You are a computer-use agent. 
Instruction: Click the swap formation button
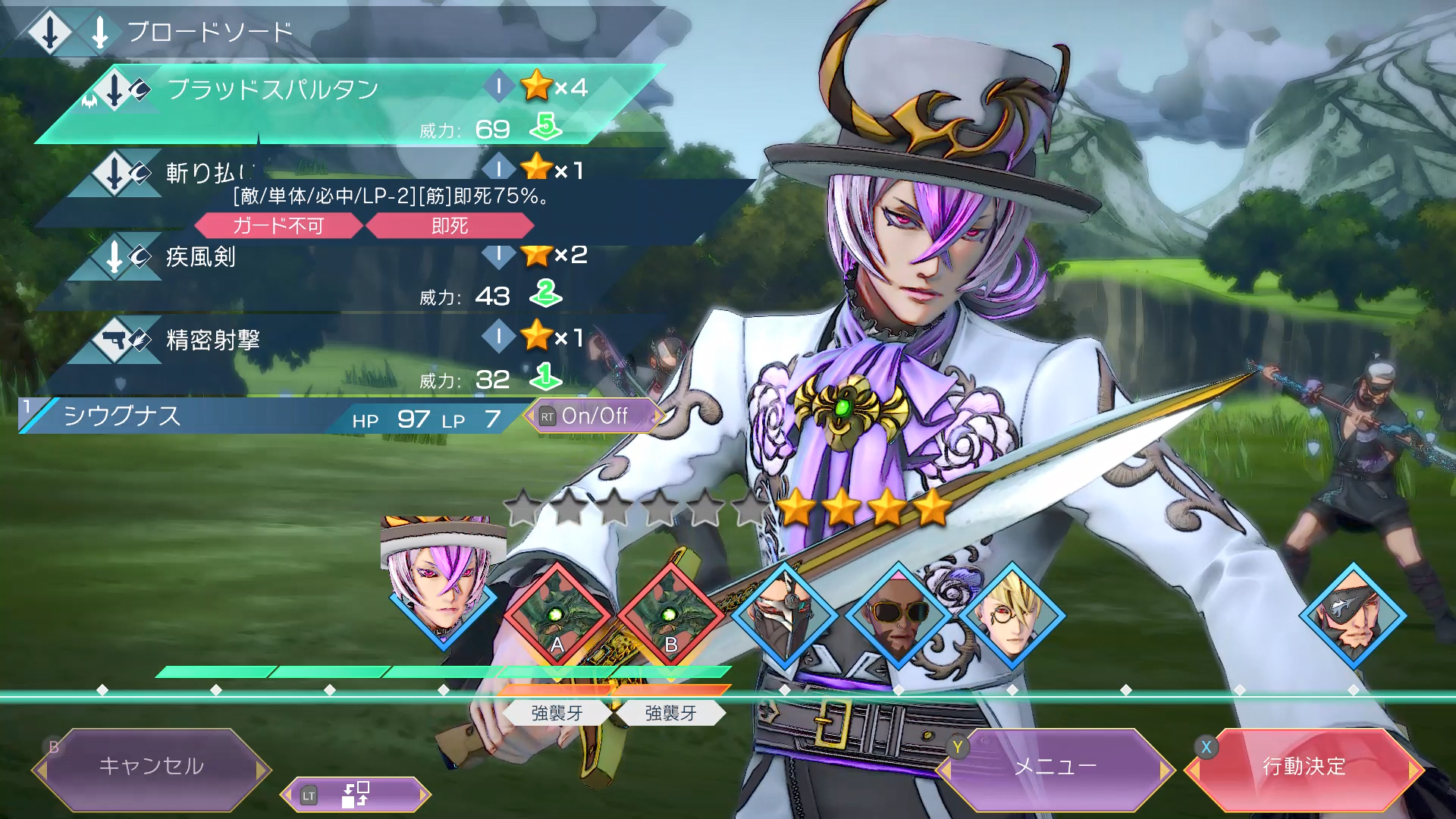(x=355, y=795)
